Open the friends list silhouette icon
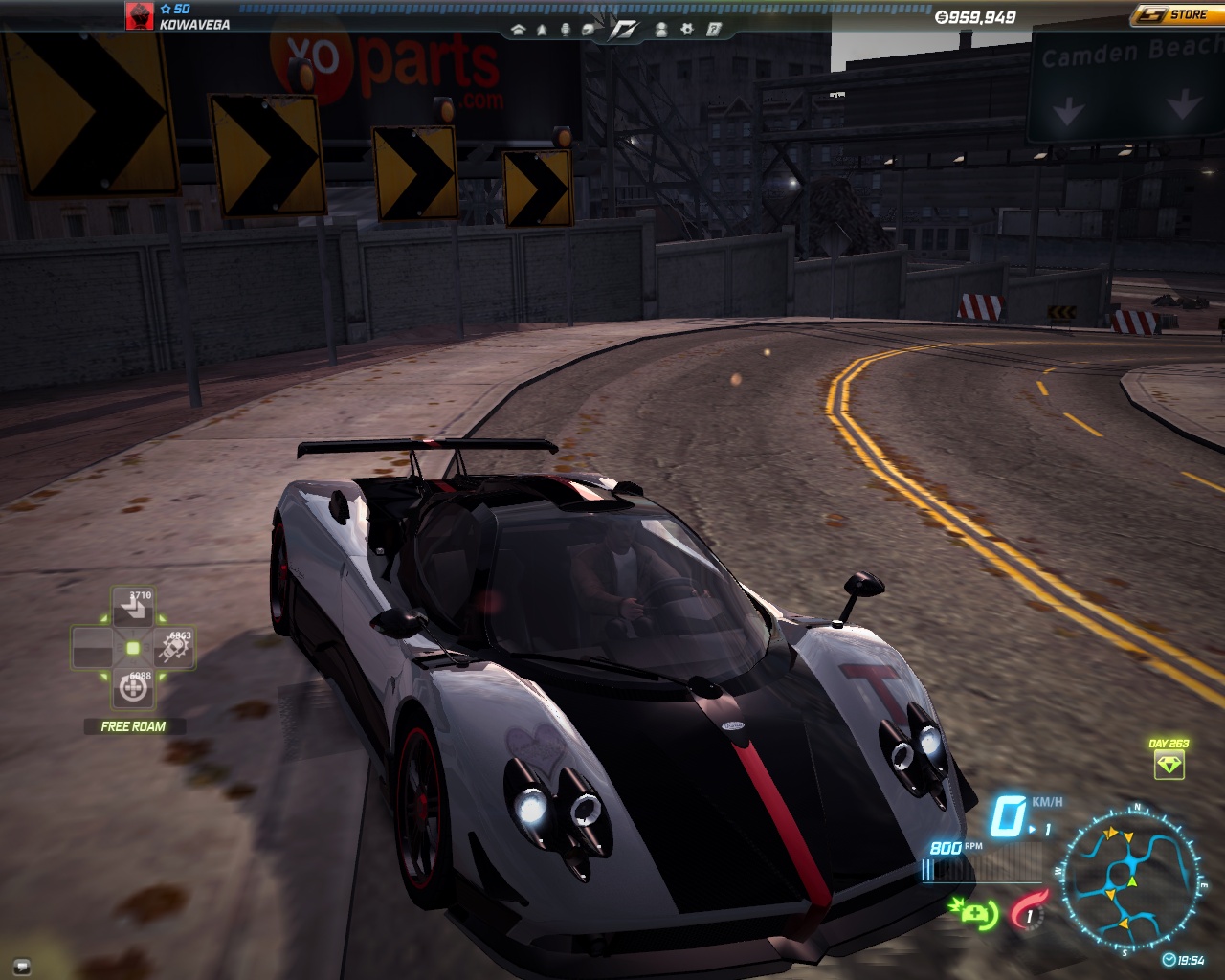Viewport: 1225px width, 980px height. coord(661,30)
